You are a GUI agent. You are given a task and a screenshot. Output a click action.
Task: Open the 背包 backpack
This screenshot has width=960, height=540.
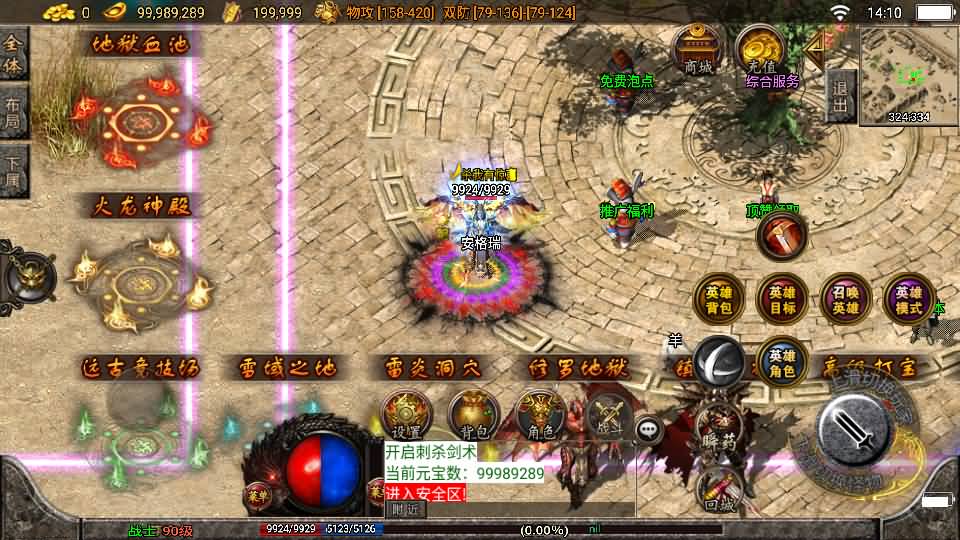(x=474, y=415)
